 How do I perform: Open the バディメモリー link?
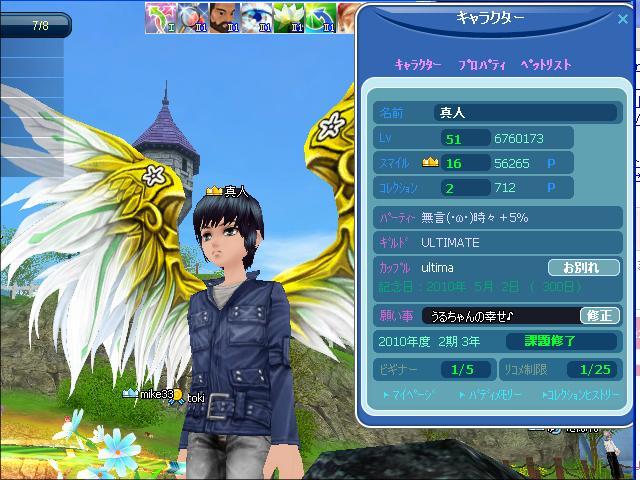[493, 395]
